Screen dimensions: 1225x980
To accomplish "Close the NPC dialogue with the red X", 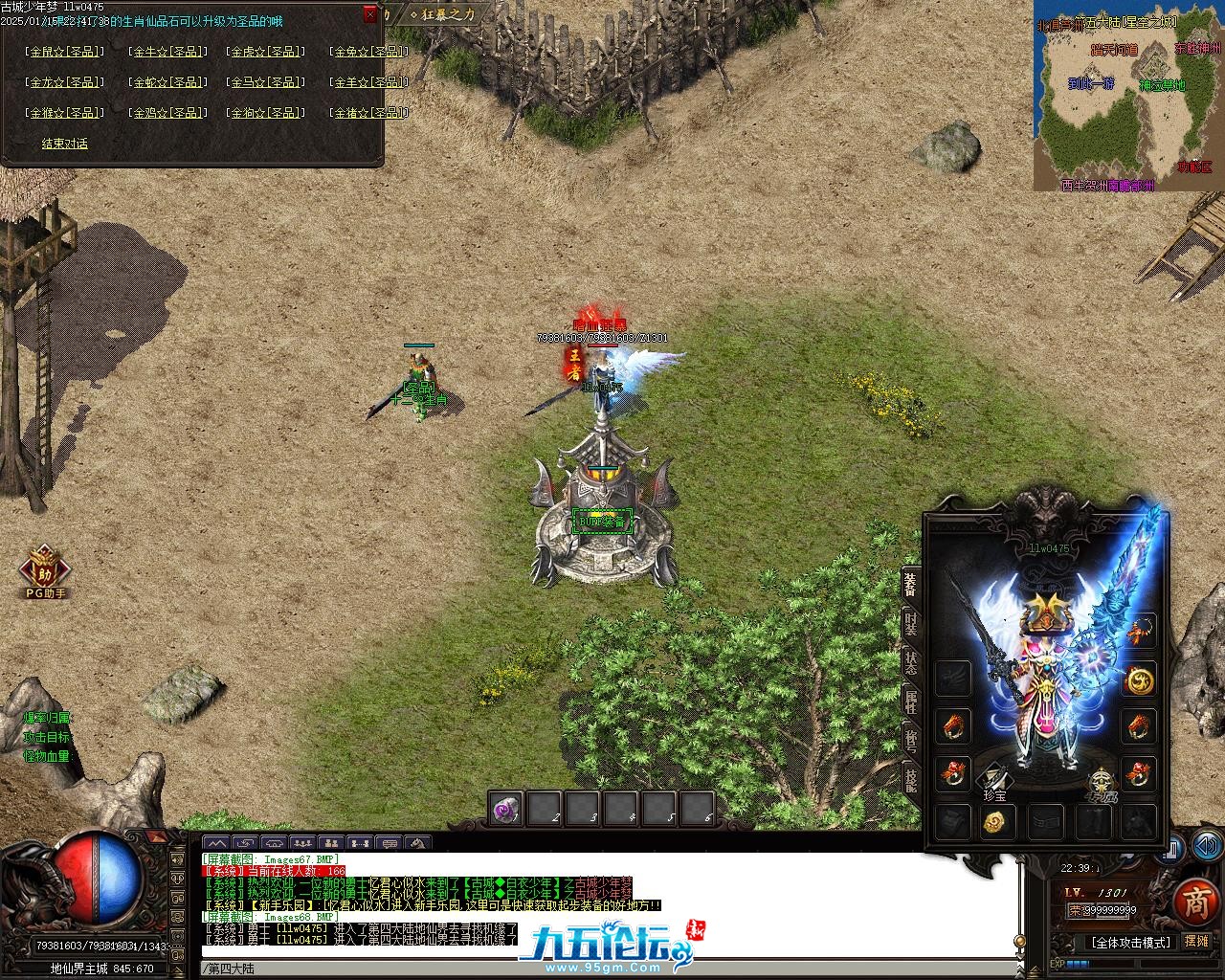I will point(370,15).
